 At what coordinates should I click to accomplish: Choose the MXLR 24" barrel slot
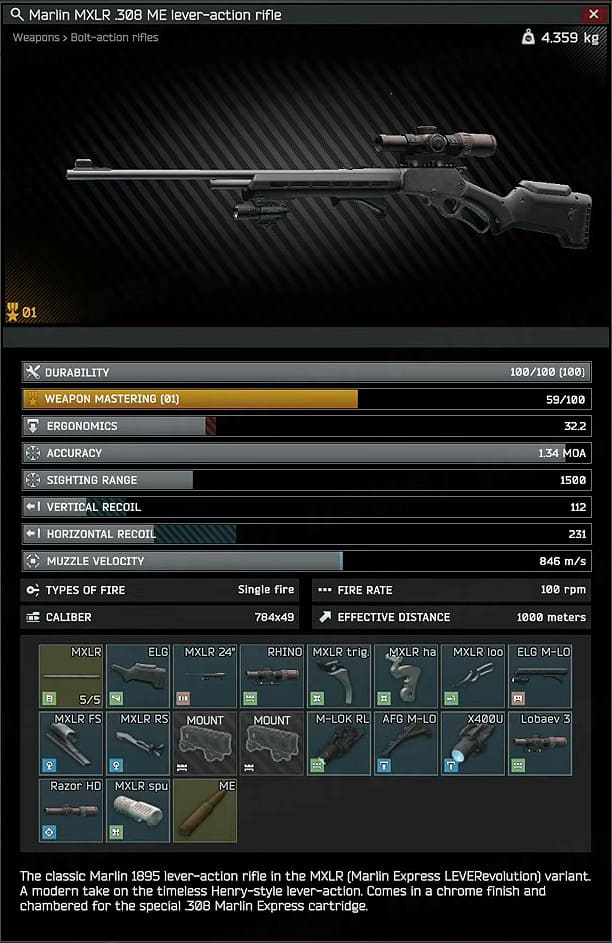[205, 676]
